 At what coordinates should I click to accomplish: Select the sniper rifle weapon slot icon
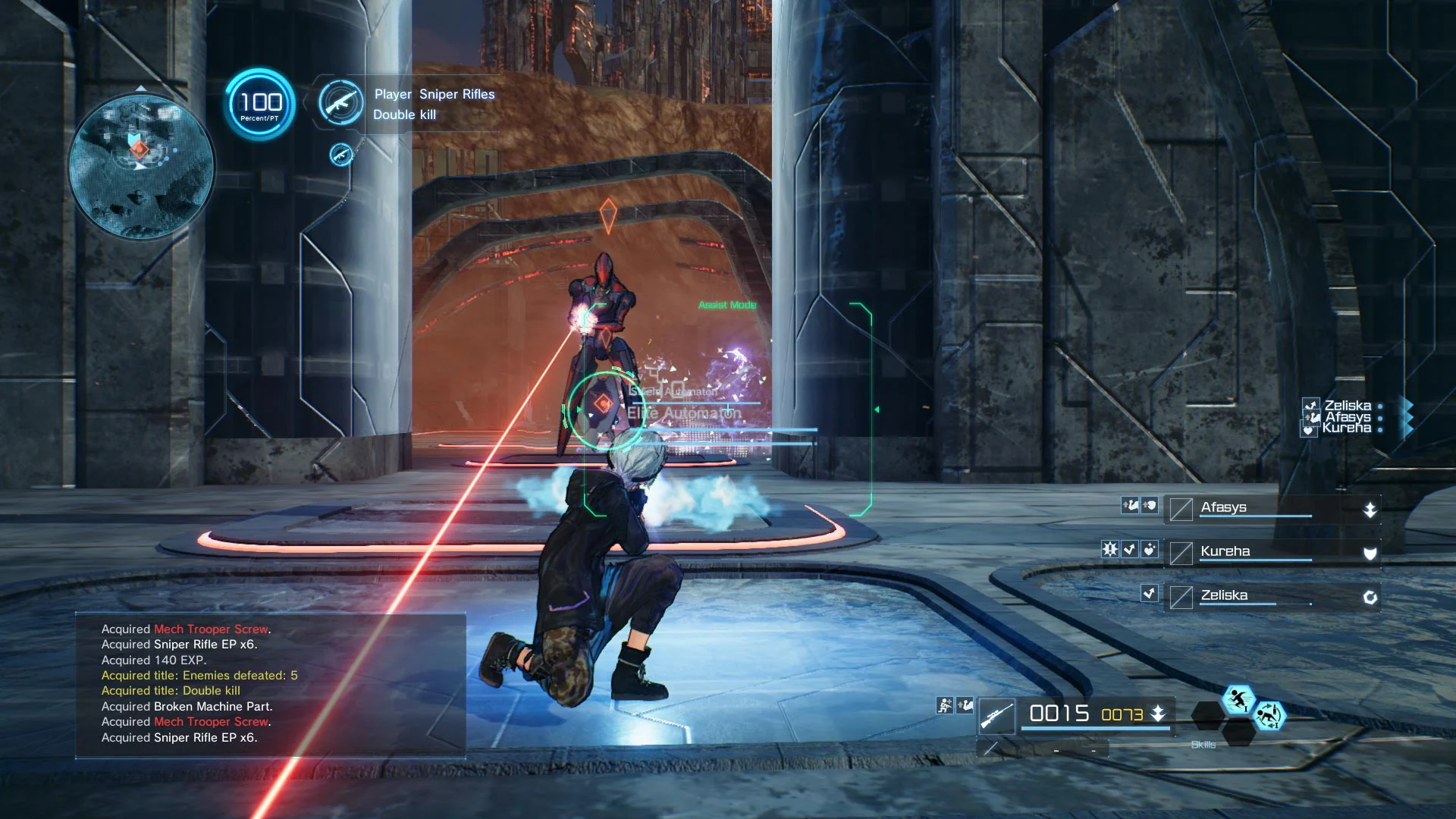pyautogui.click(x=998, y=716)
